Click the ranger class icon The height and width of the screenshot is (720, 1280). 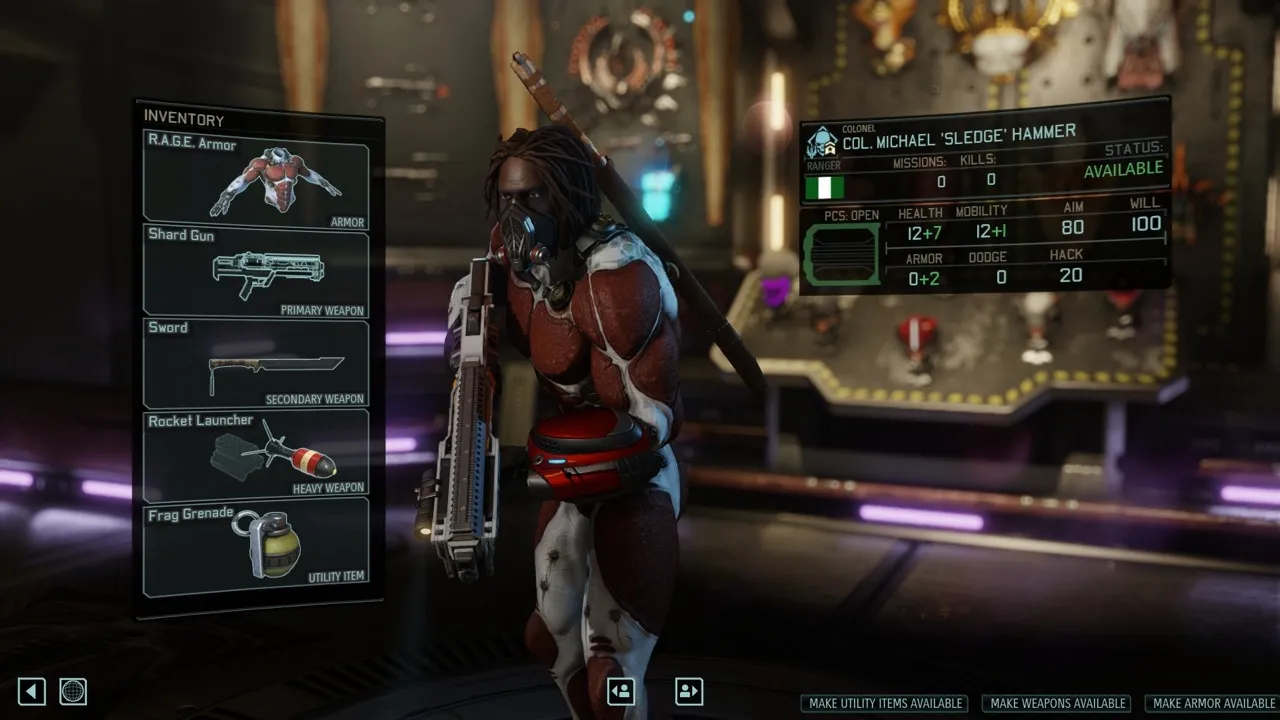point(822,142)
